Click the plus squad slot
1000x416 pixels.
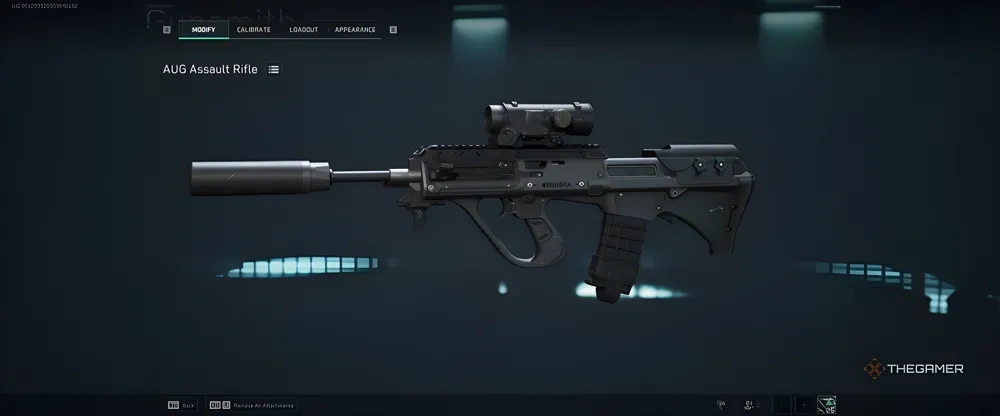pos(804,404)
